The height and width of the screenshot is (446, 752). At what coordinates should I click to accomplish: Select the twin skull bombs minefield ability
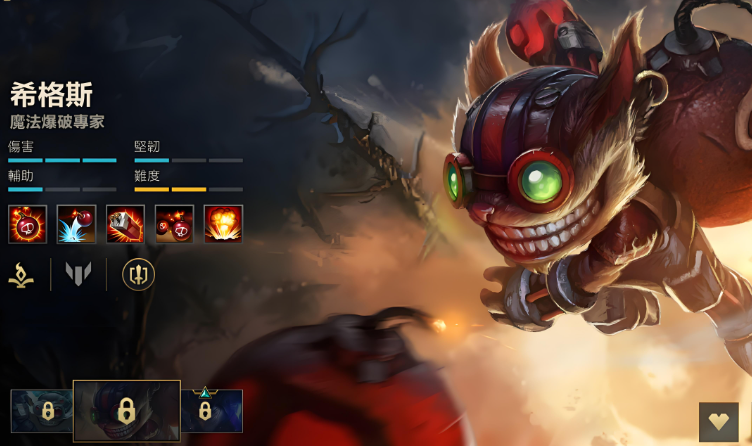(174, 224)
